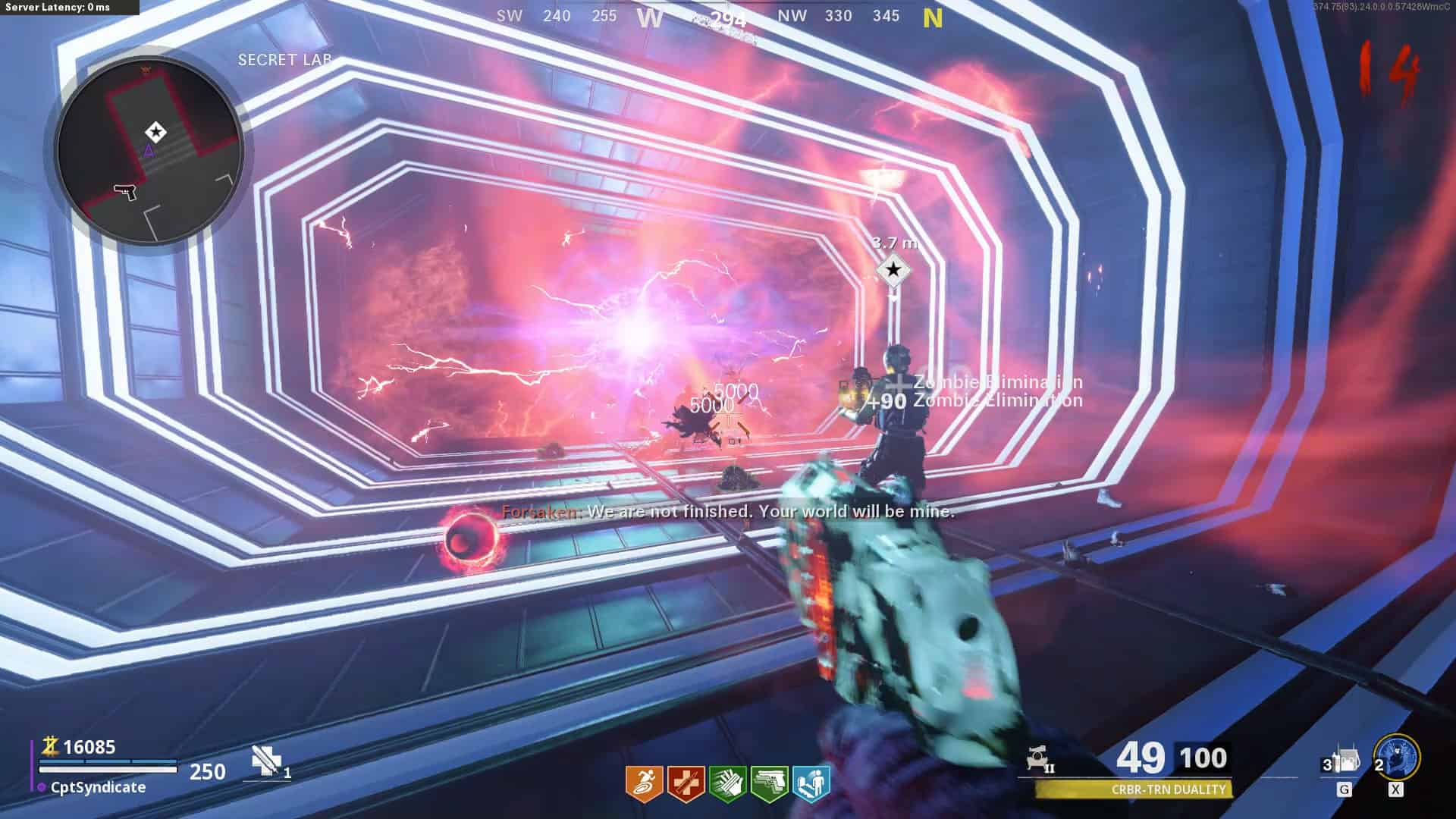Click the weapon tier II icon
Image resolution: width=1456 pixels, height=819 pixels.
(1040, 758)
